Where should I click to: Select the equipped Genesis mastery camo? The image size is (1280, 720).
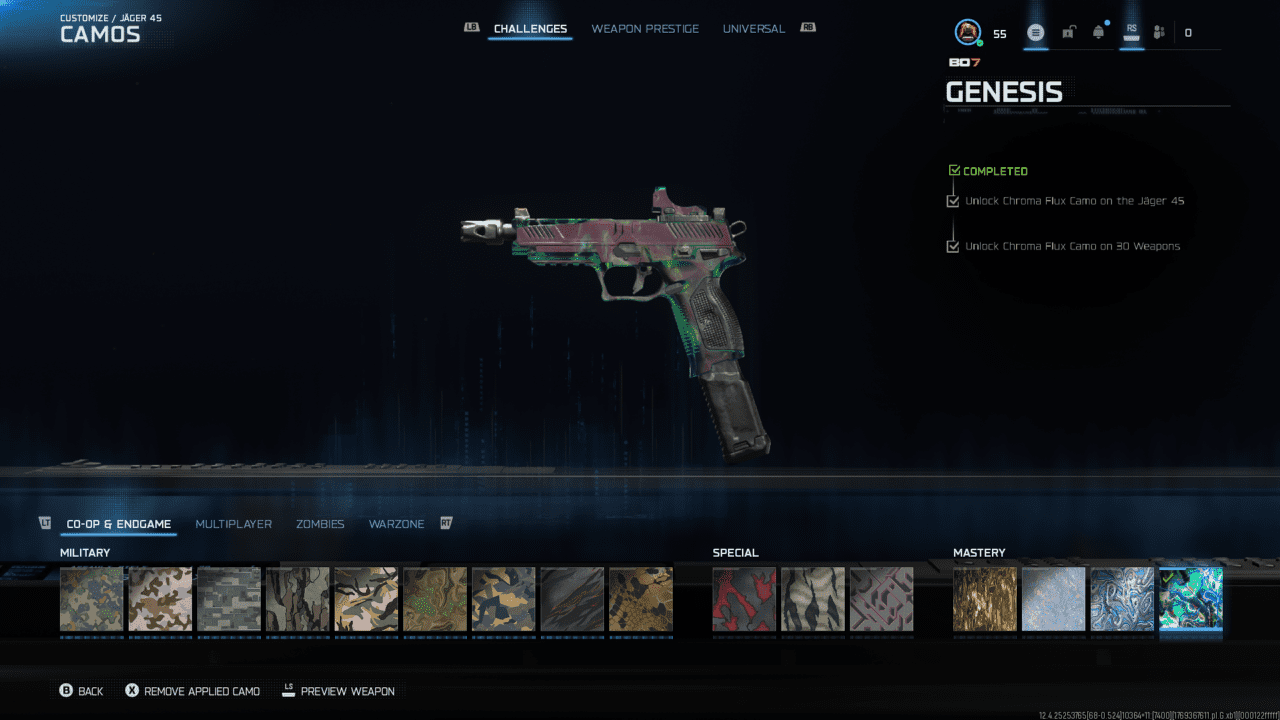[x=1190, y=599]
